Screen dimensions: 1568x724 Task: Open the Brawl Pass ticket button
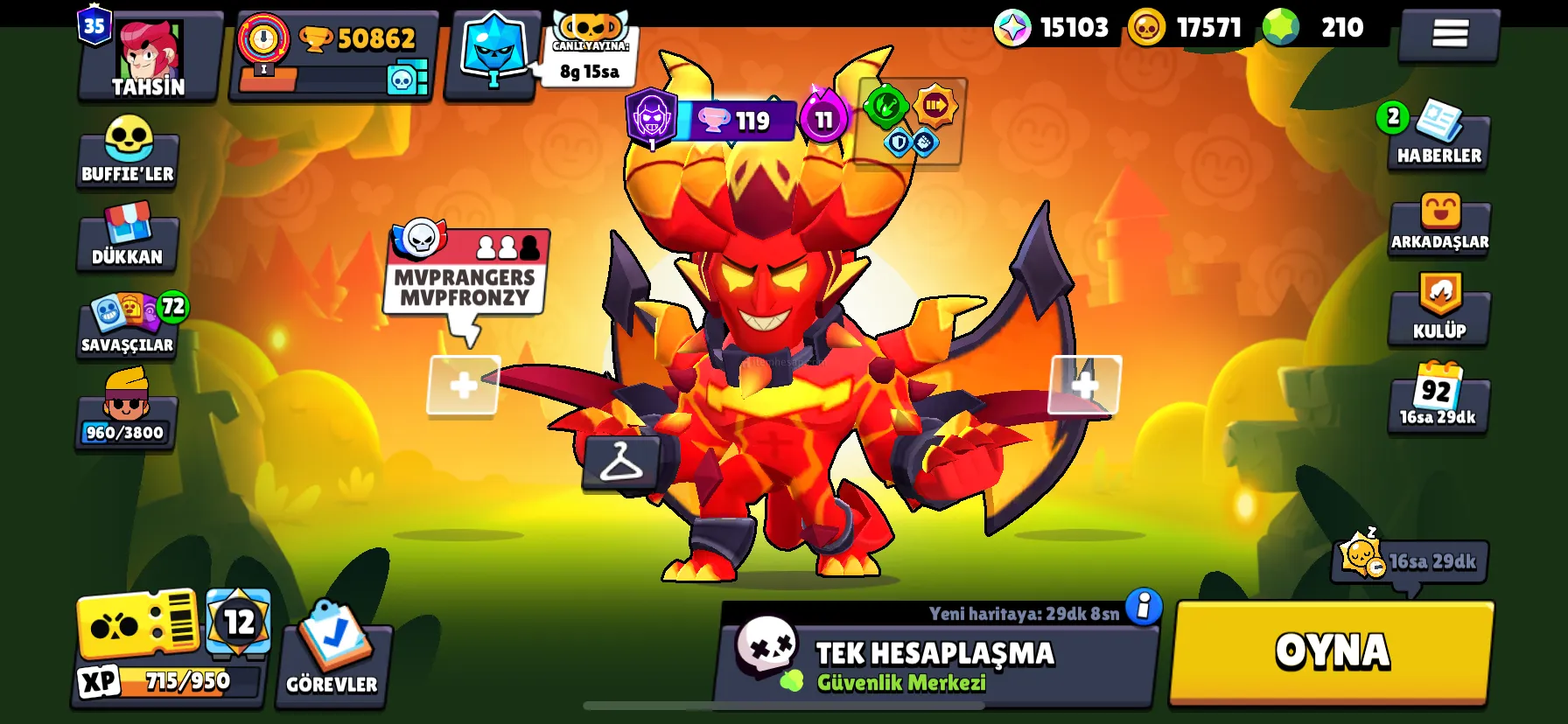pos(136,624)
